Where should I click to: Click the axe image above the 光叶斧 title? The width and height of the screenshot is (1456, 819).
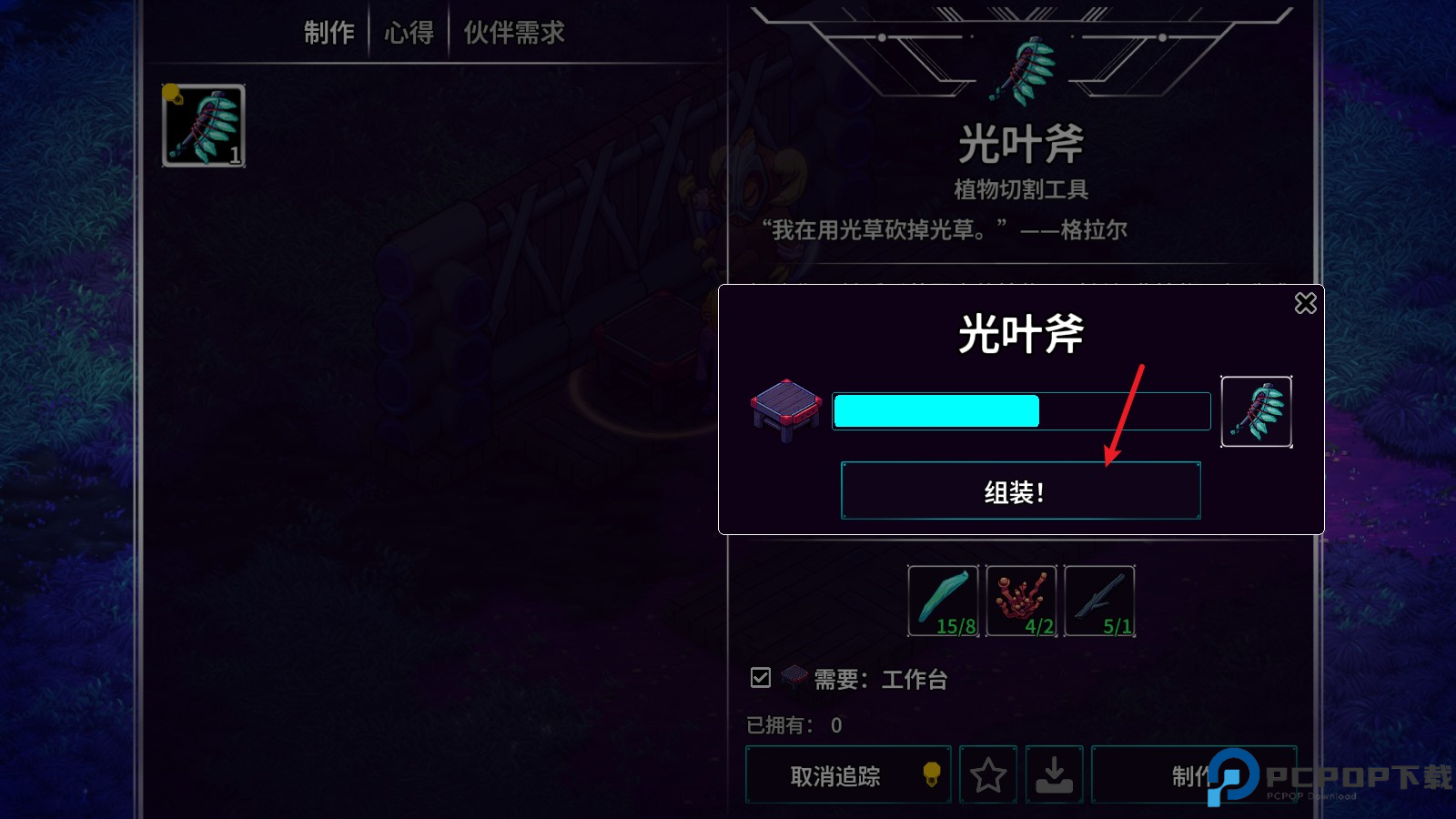pos(1023,69)
